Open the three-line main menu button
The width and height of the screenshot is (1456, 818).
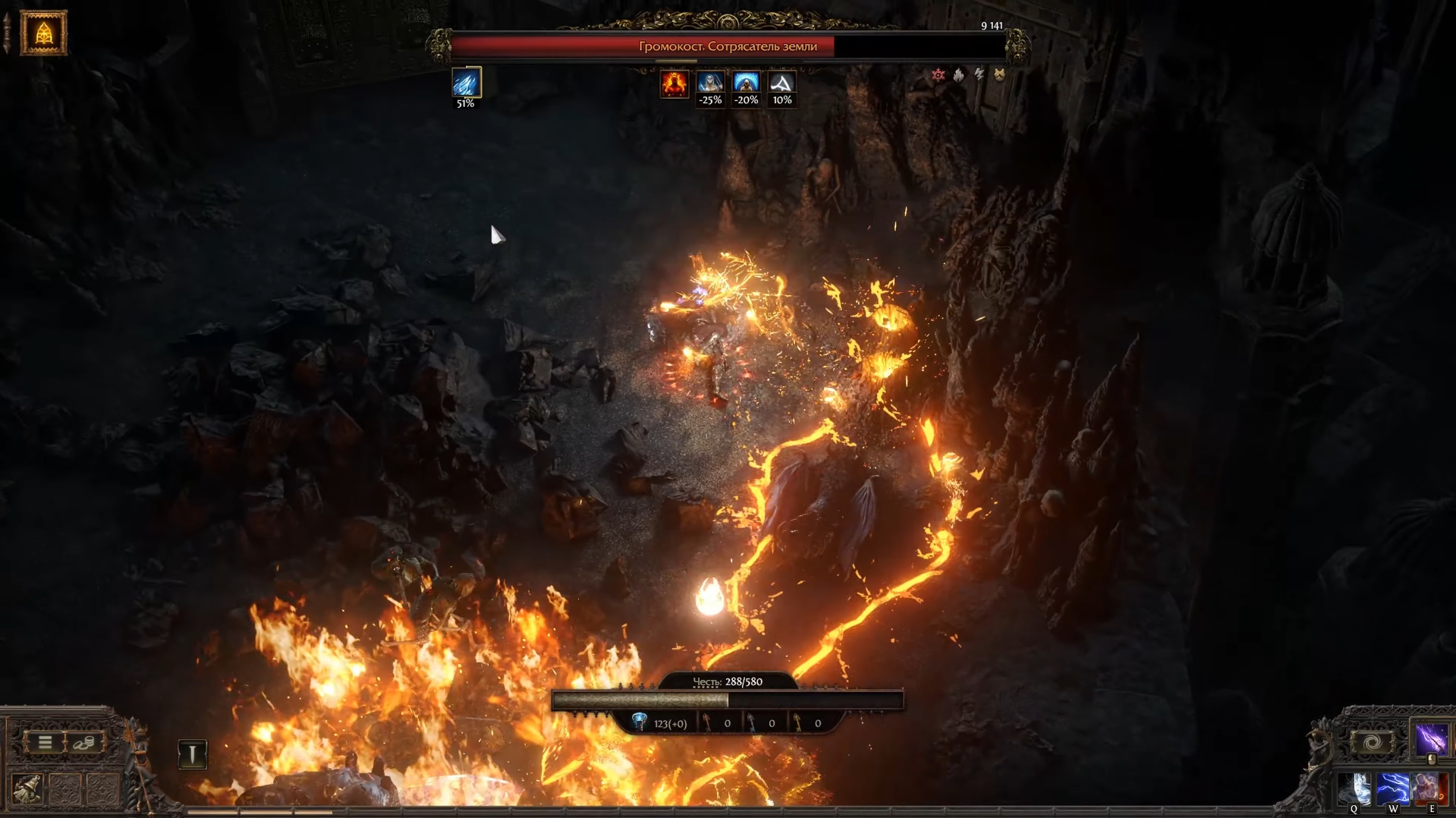click(45, 742)
